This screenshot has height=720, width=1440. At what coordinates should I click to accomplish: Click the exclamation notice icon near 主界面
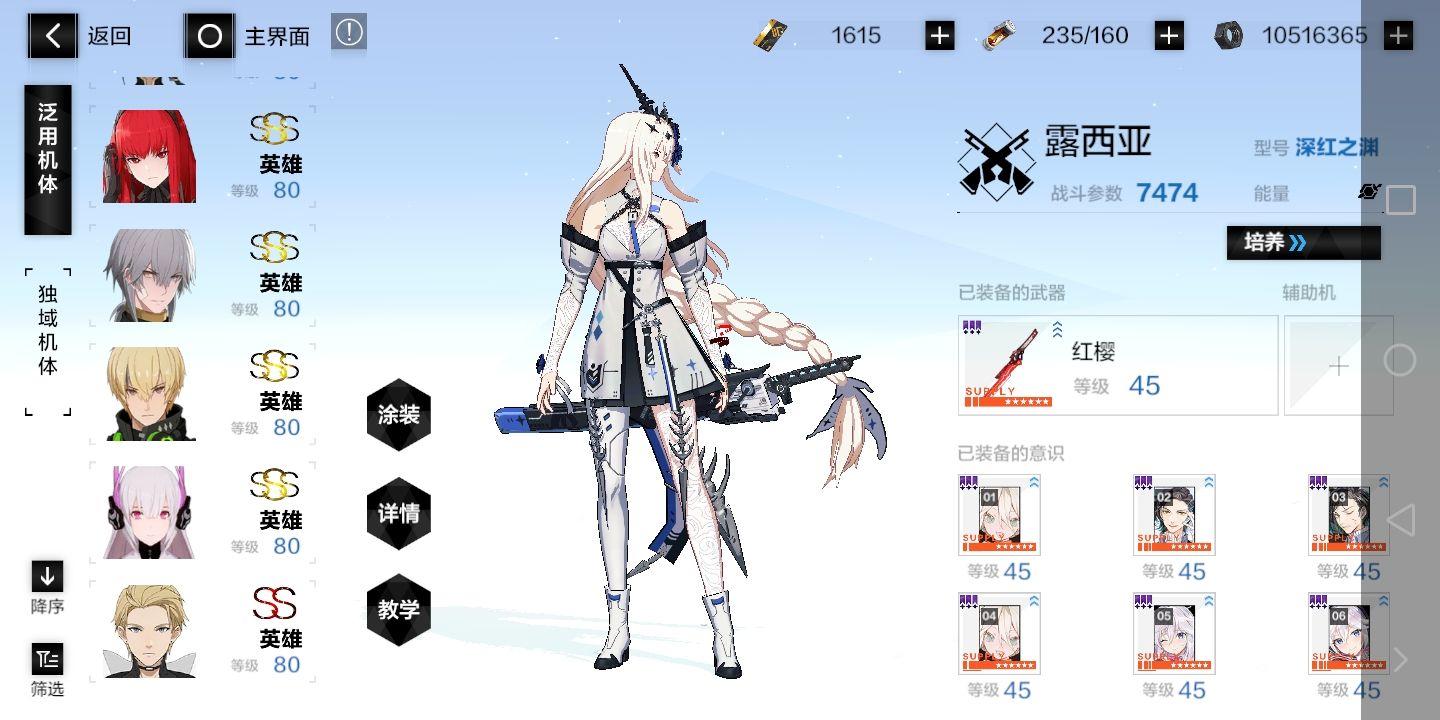pos(348,32)
